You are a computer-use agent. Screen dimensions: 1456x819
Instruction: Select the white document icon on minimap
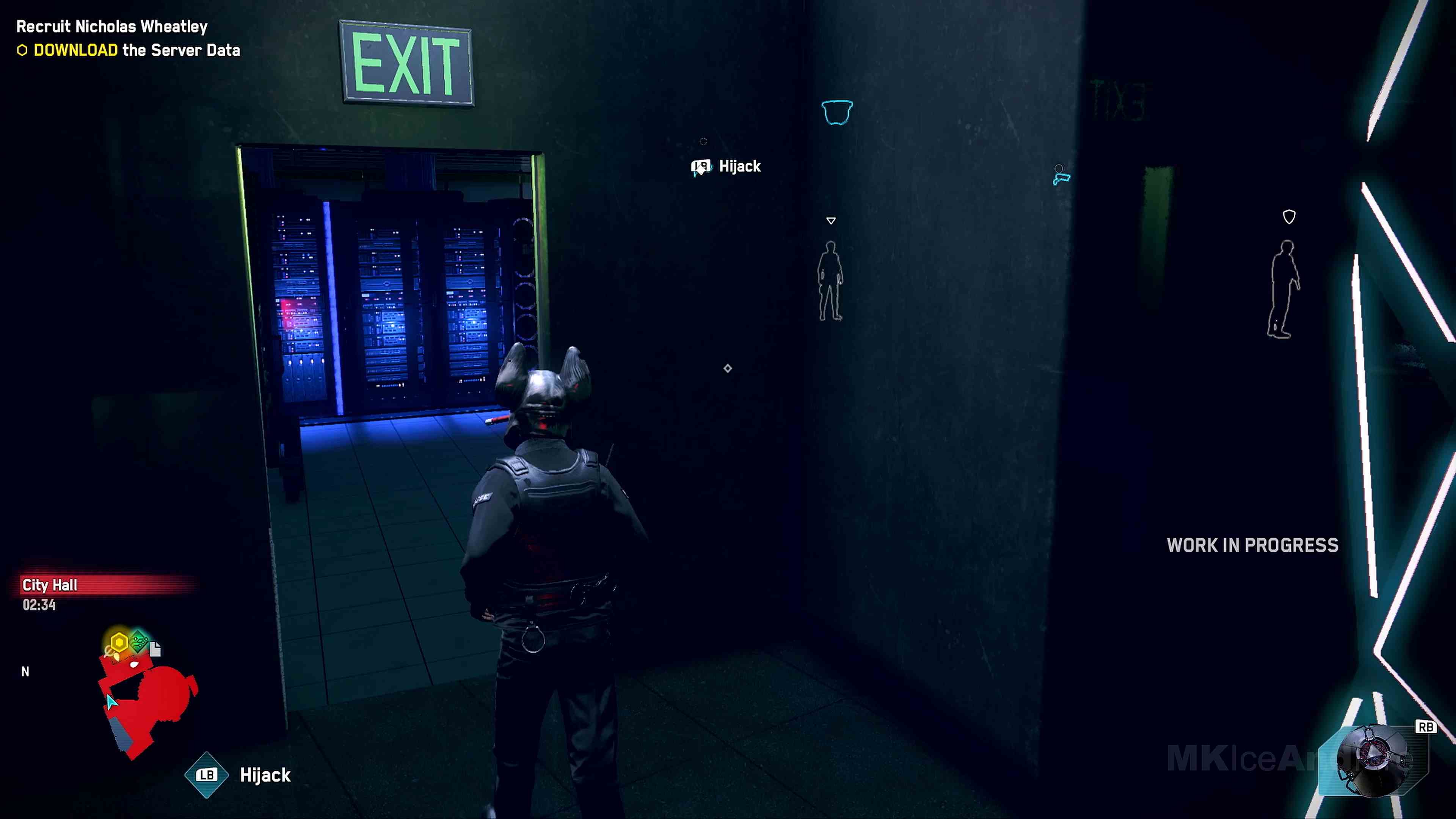[155, 649]
